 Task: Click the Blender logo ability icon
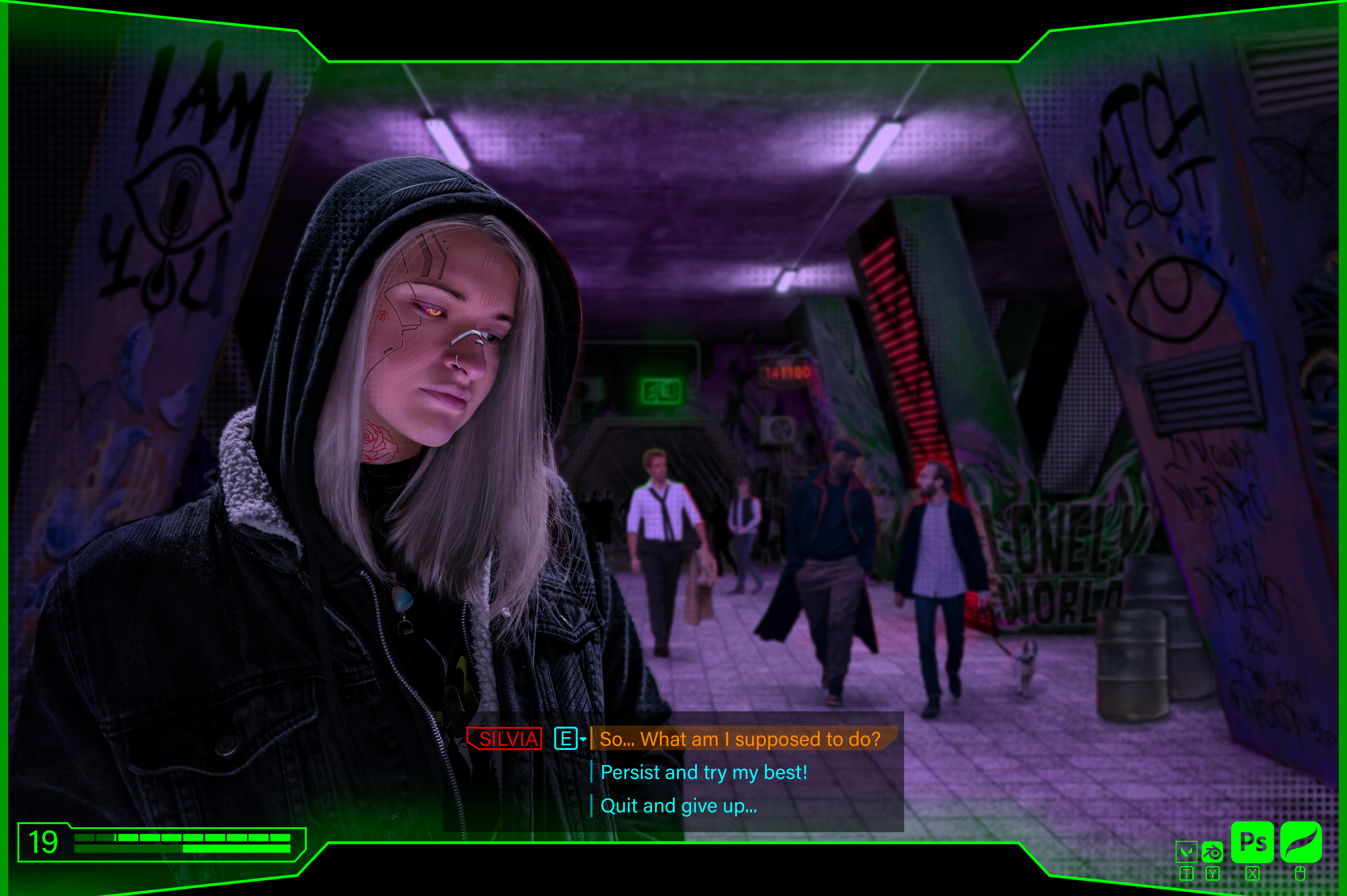point(1212,852)
